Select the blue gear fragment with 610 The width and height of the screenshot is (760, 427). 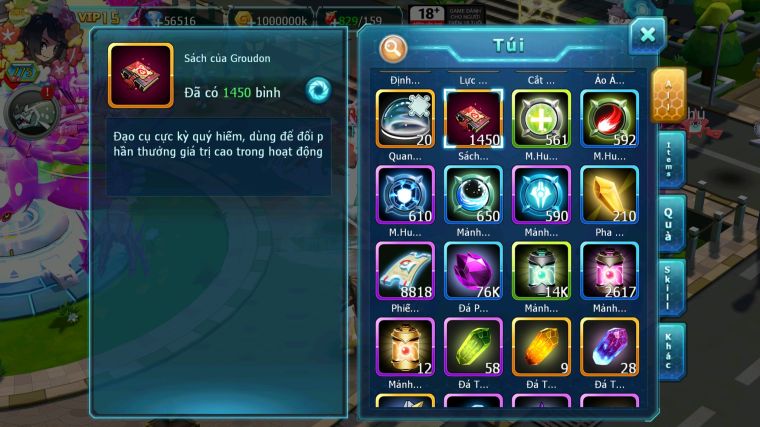(x=405, y=194)
